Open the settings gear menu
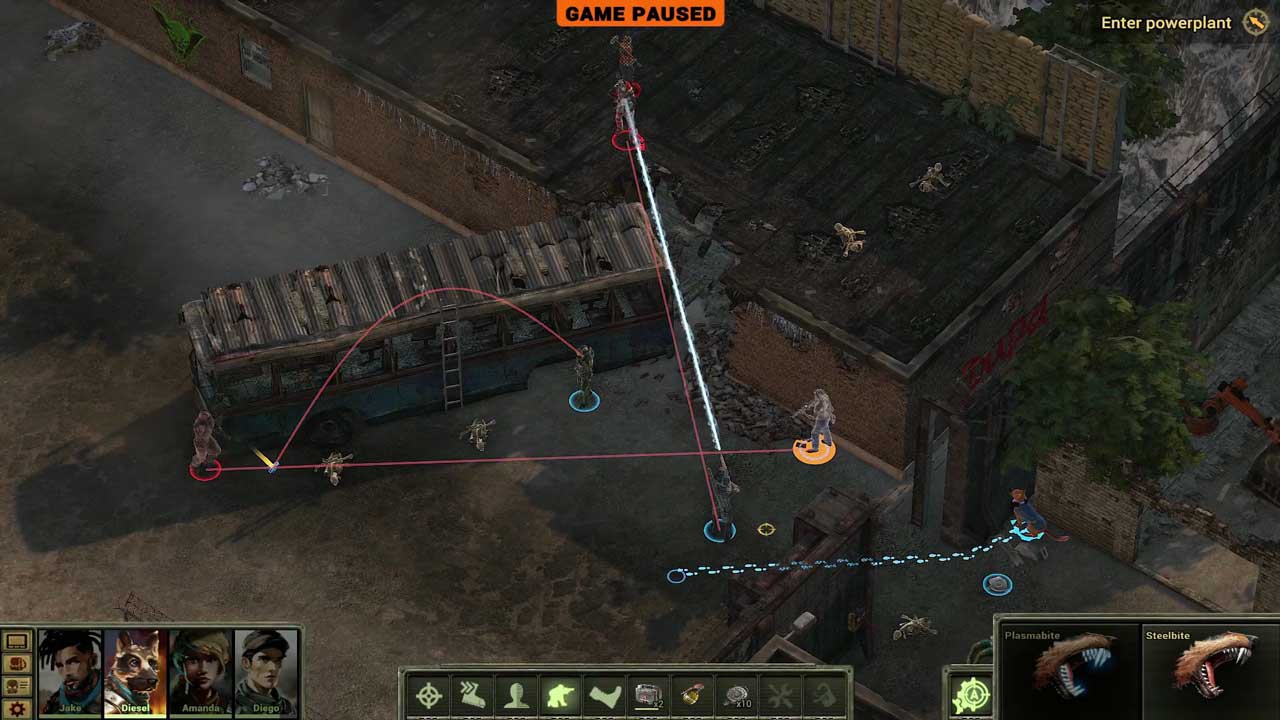Image resolution: width=1280 pixels, height=720 pixels. 17,708
